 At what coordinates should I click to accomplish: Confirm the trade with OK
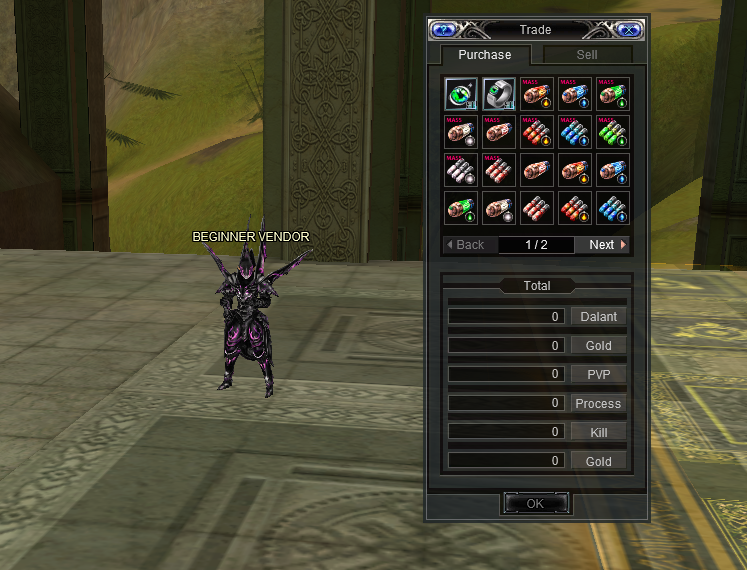pyautogui.click(x=535, y=504)
